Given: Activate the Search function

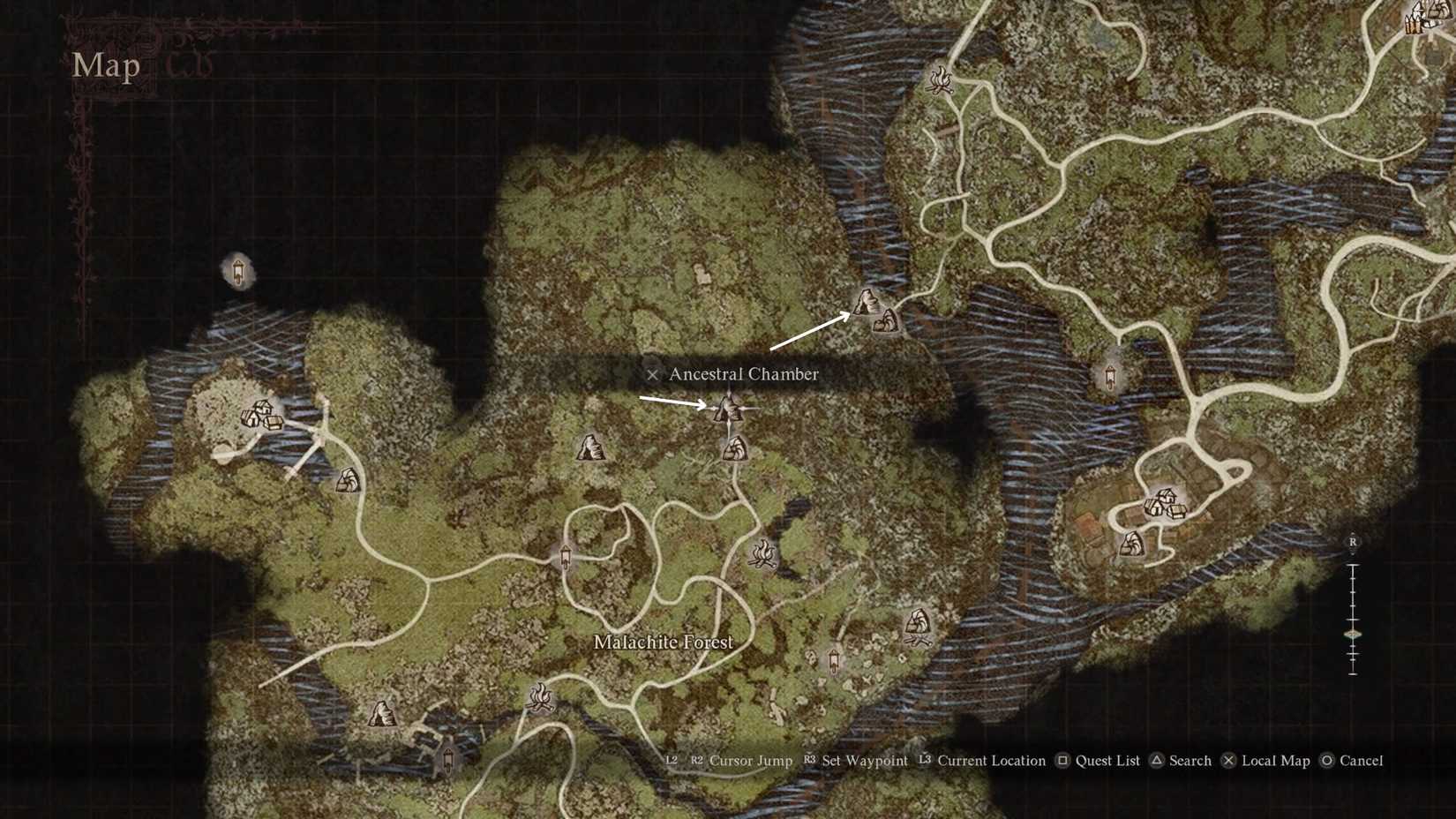Looking at the screenshot, I should [x=1190, y=761].
